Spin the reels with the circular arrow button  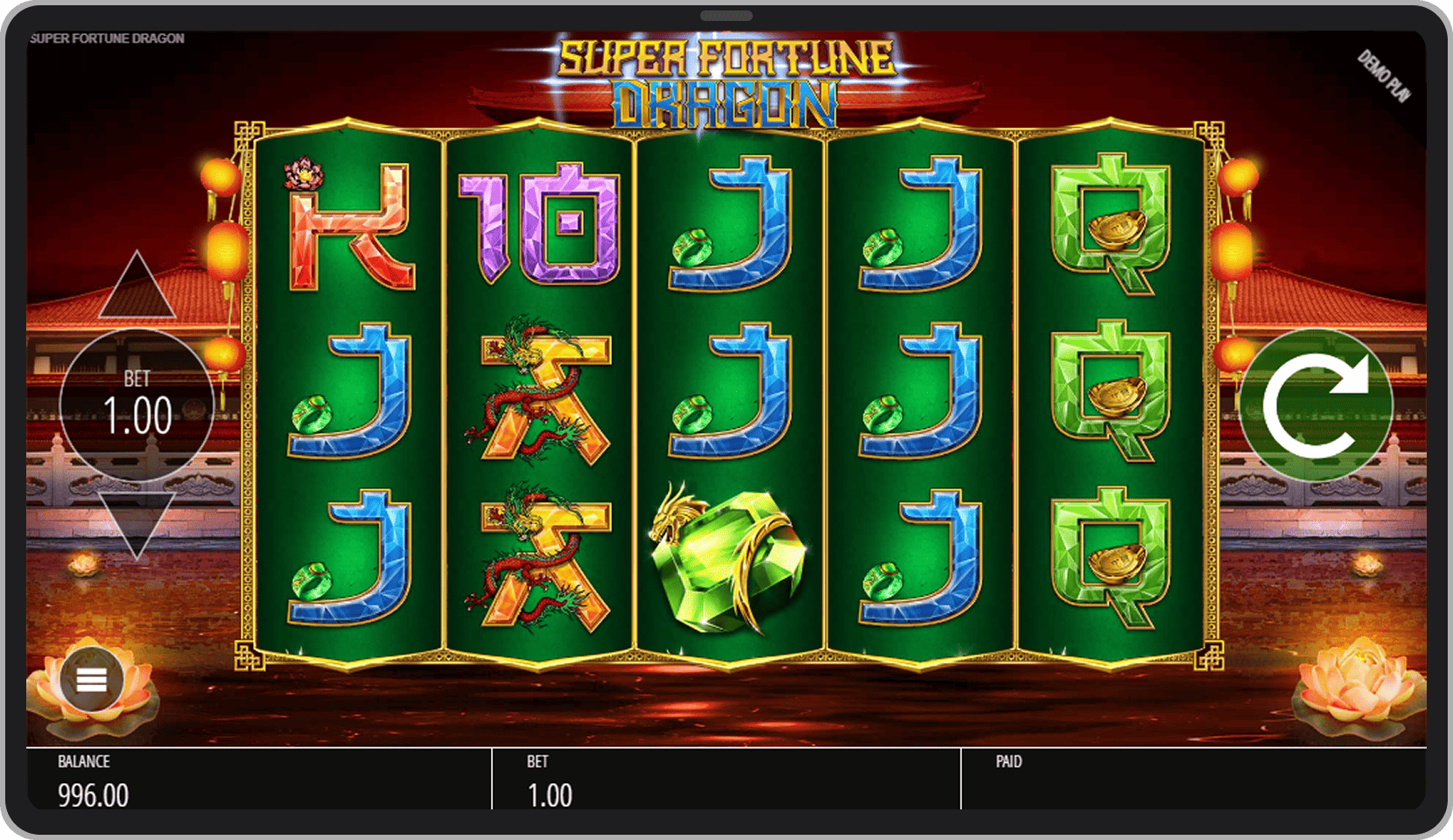click(x=1315, y=404)
